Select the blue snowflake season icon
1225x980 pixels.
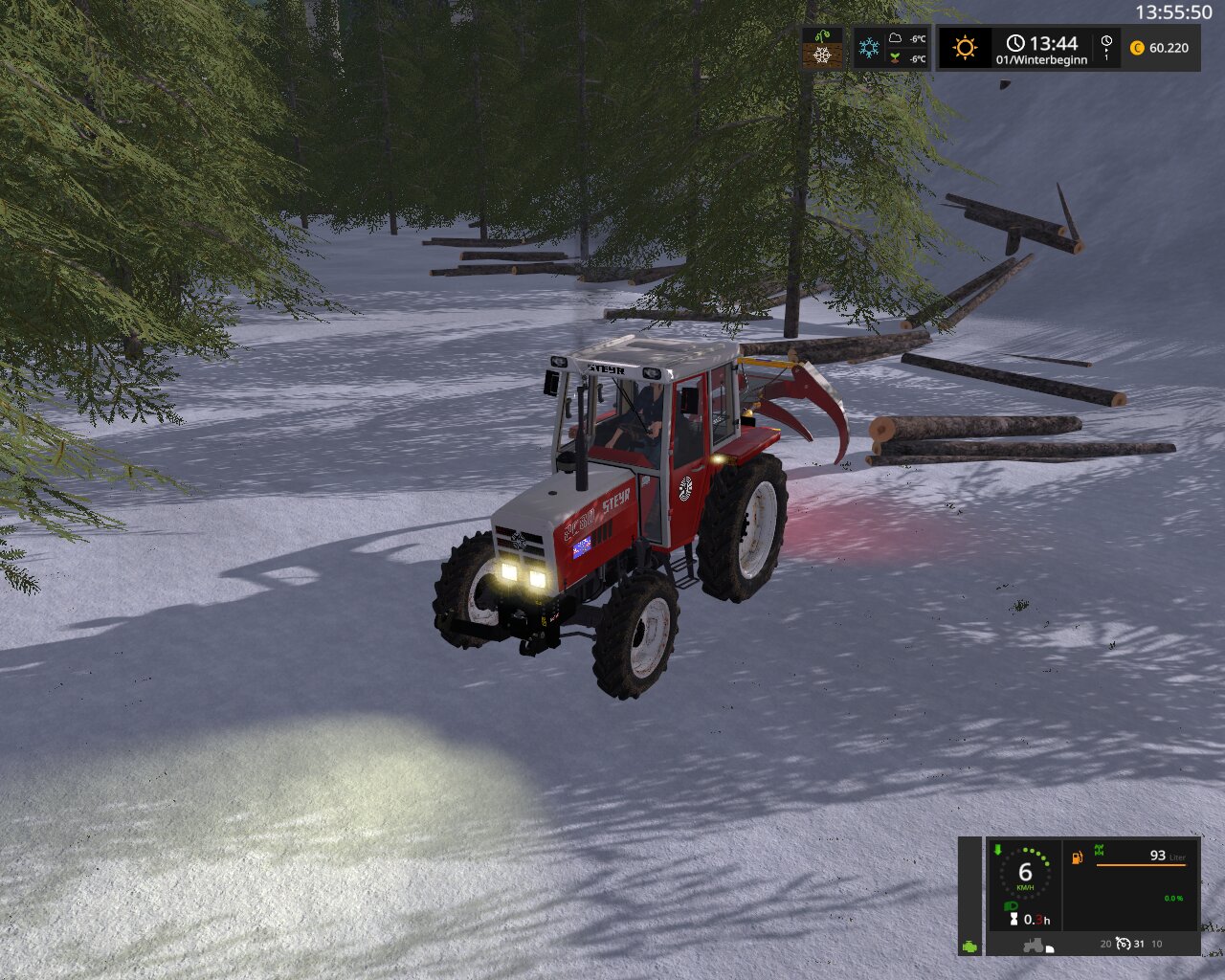(869, 48)
